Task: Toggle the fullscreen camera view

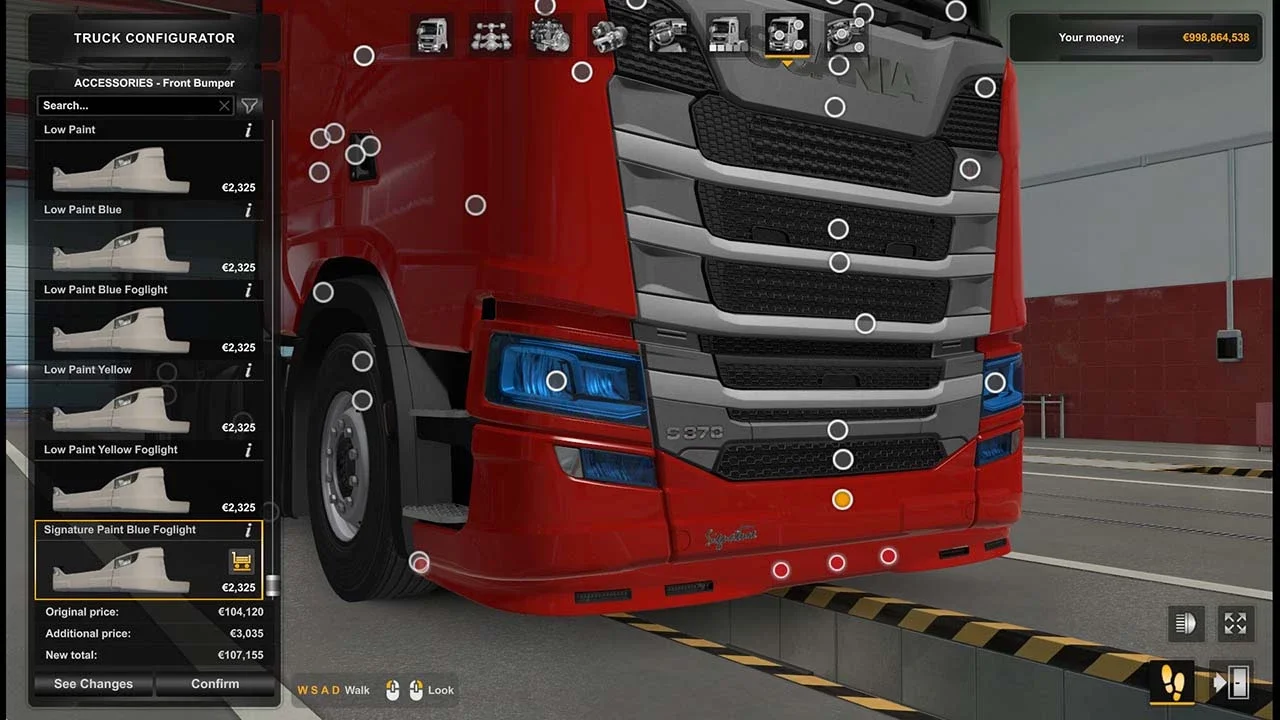Action: click(x=1236, y=622)
